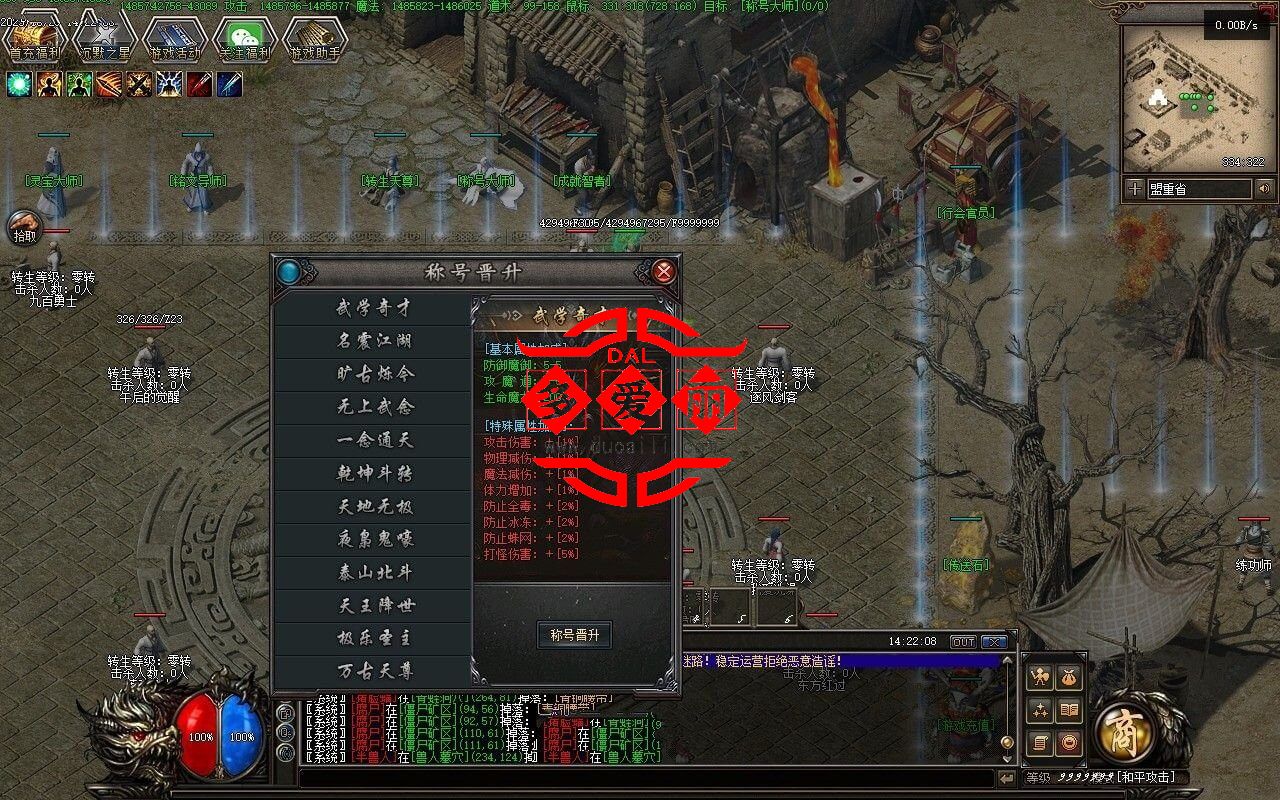Image resolution: width=1280 pixels, height=800 pixels.
Task: Select the 乾坤斗转 title row
Action: pos(374,473)
